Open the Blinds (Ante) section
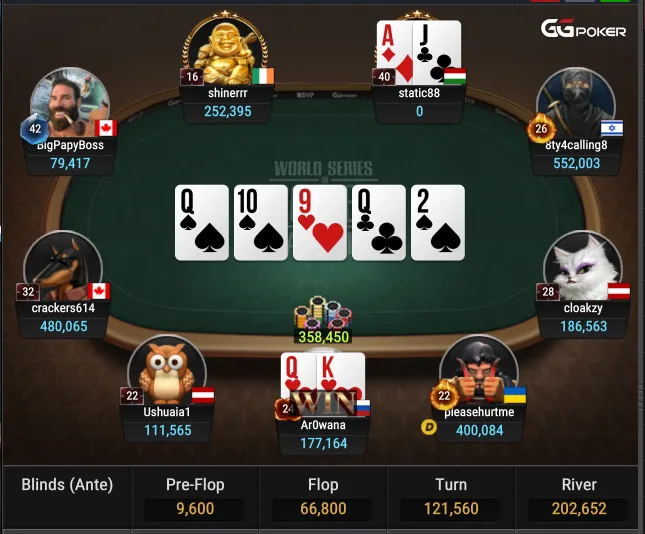 67,486
